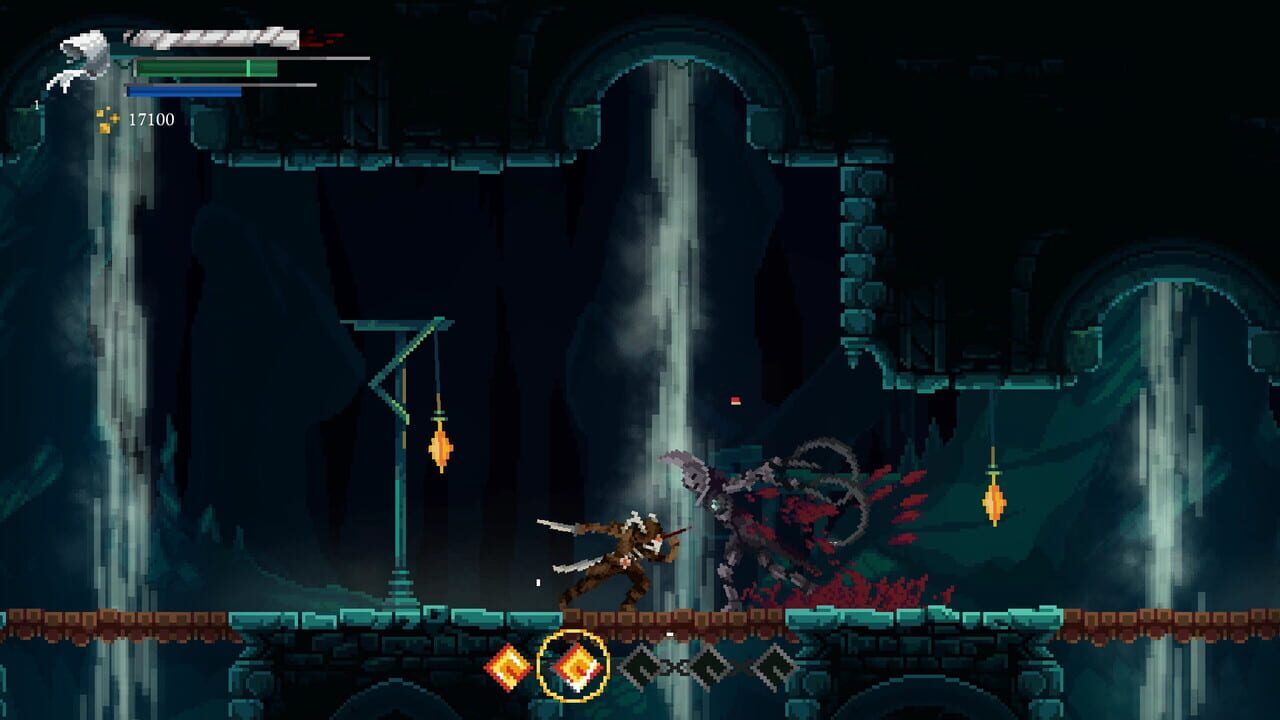Viewport: 1280px width, 720px height.
Task: Expand the level number beside the portrait
Action: tap(37, 104)
